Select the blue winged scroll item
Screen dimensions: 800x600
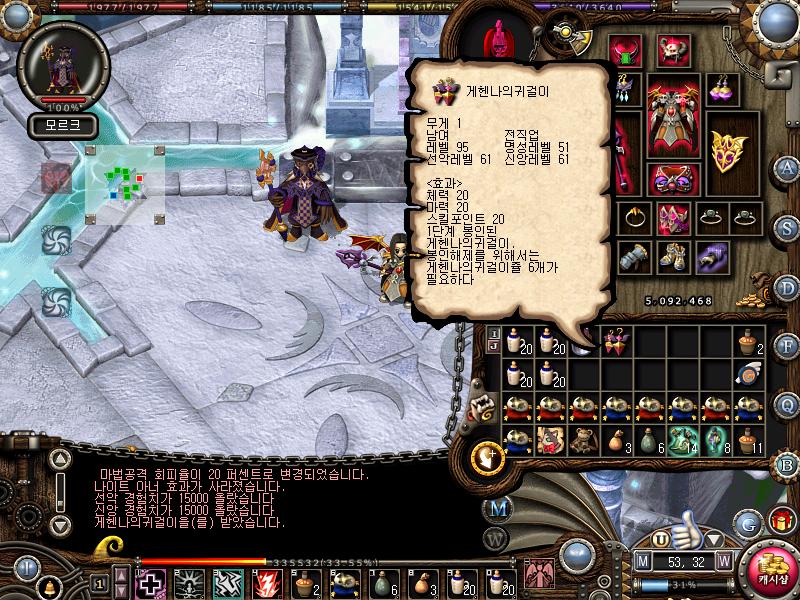749,374
